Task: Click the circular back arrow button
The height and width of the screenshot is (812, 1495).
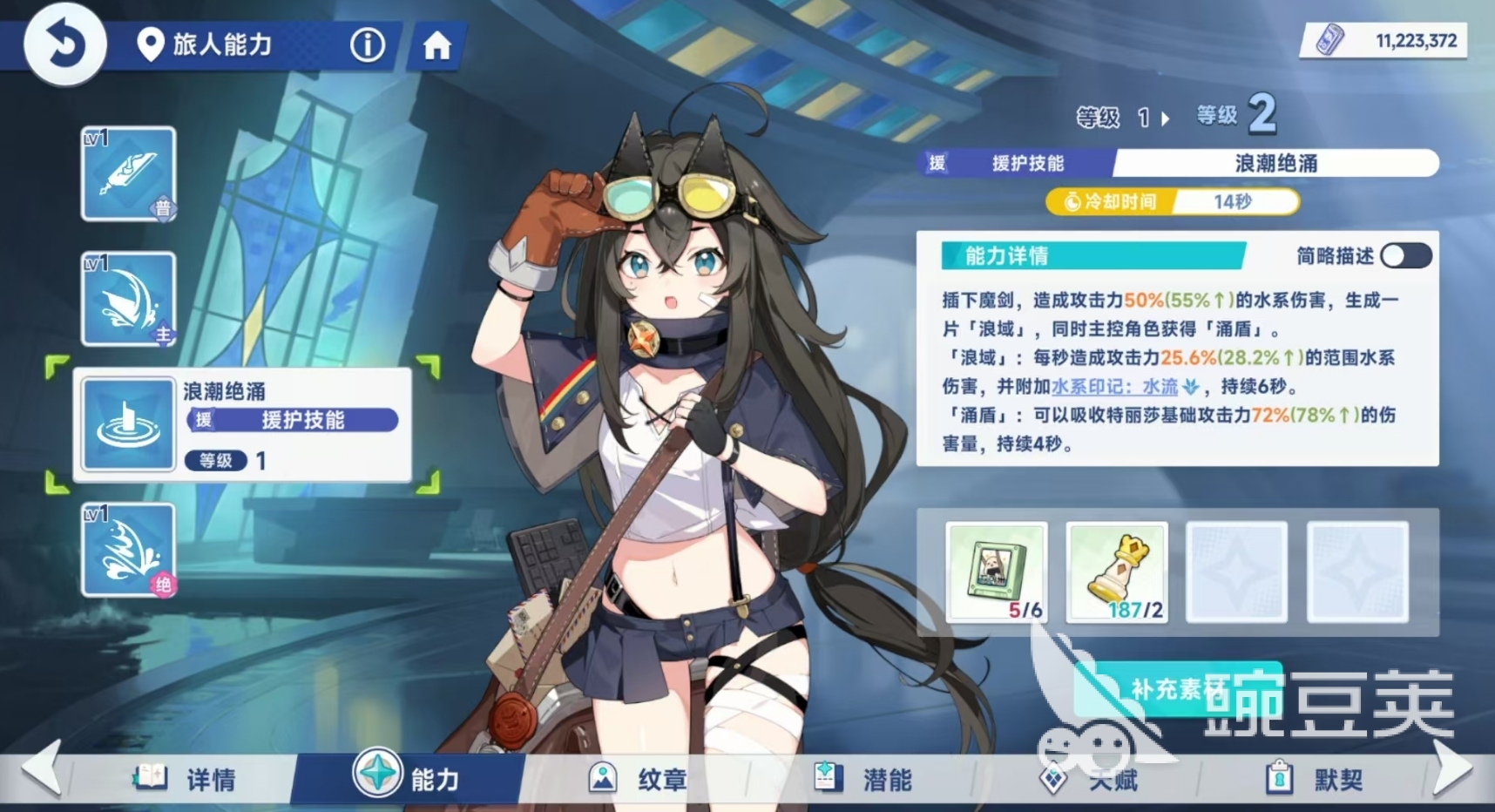Action: 64,44
